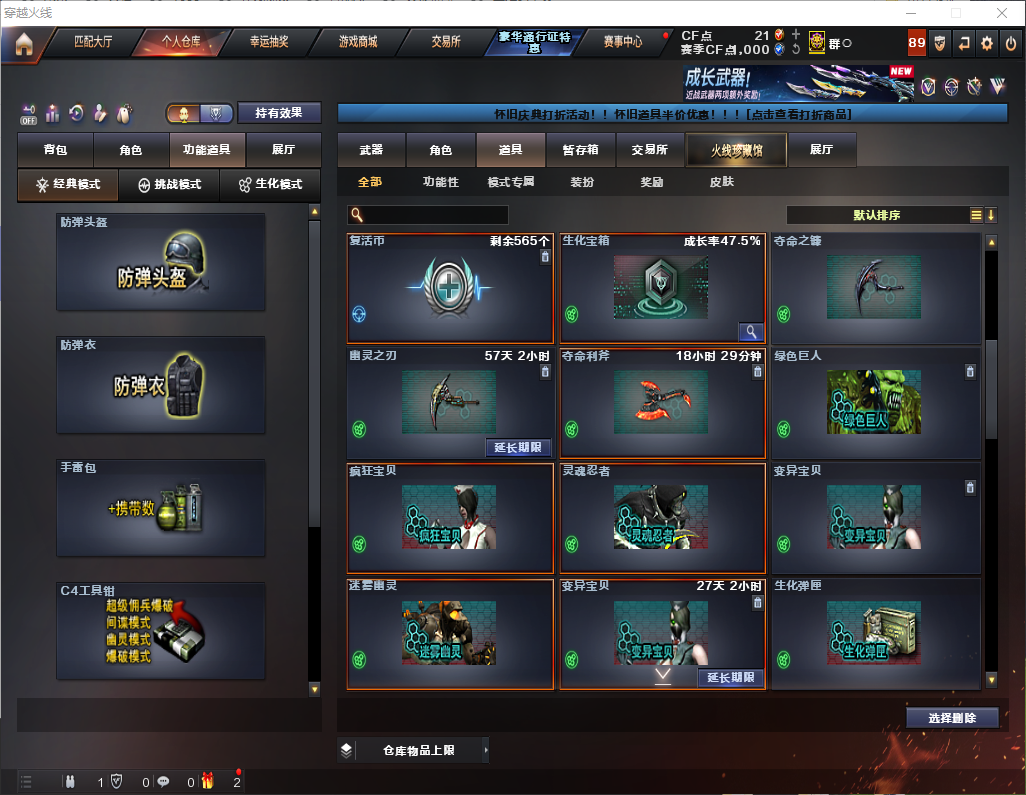Extend duration of 幽灵之刃 with 延长期限
Screen dimensions: 1026x795
[x=518, y=448]
